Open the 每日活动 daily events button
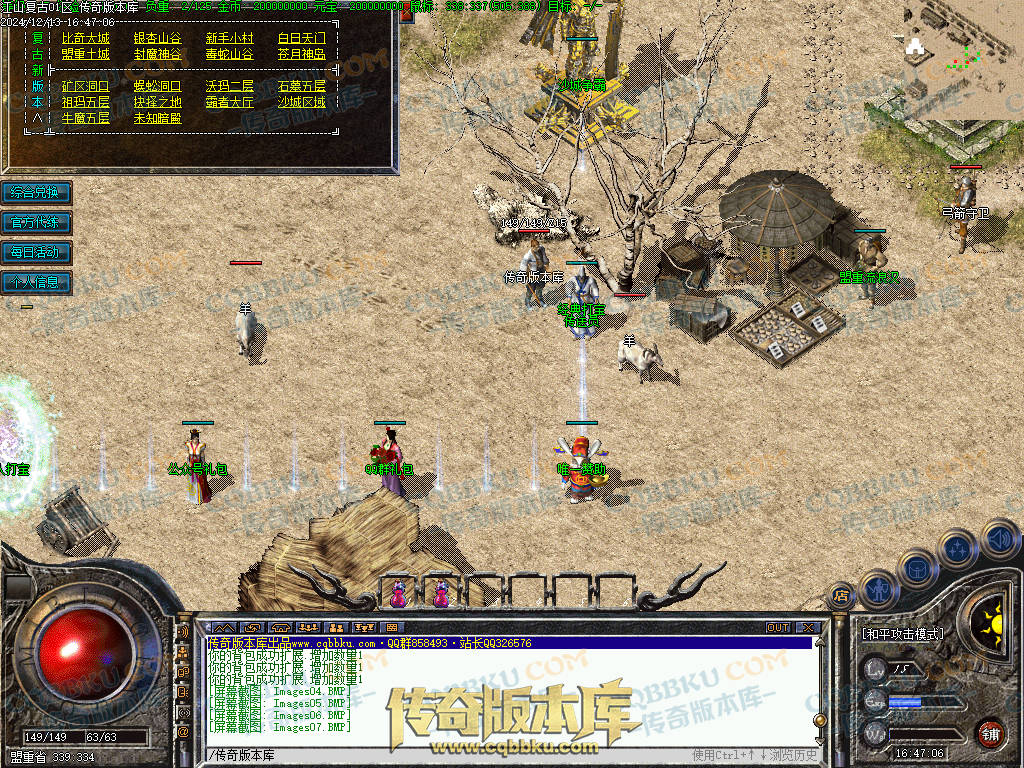The width and height of the screenshot is (1024, 768). [x=36, y=252]
